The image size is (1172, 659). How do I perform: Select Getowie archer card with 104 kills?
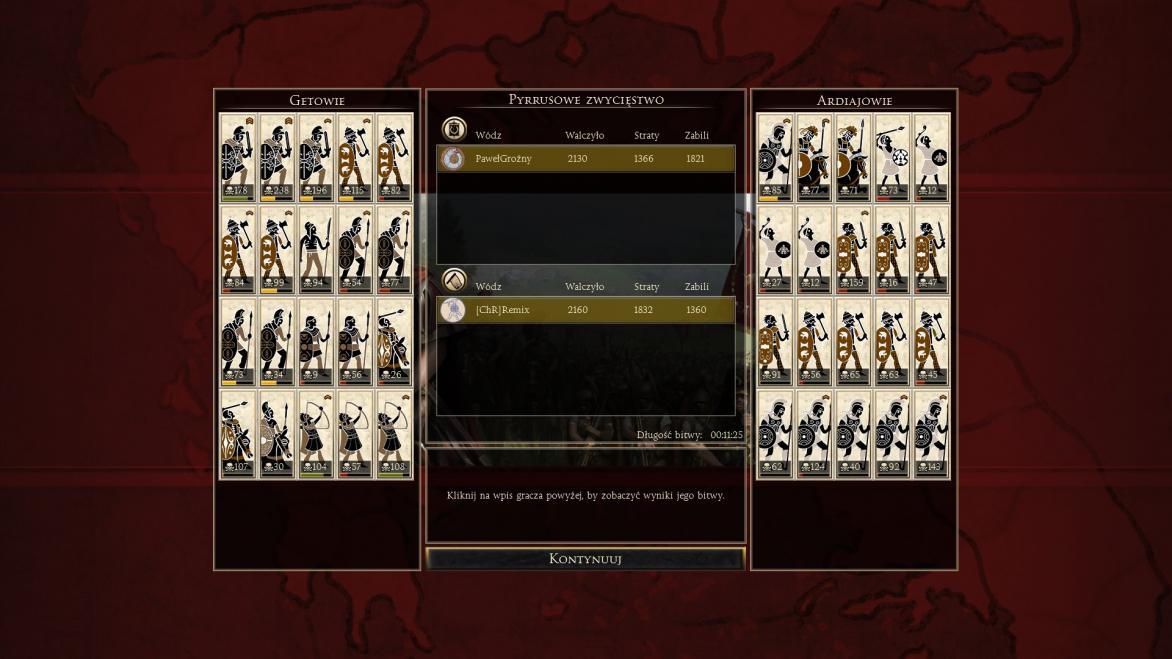click(x=316, y=434)
